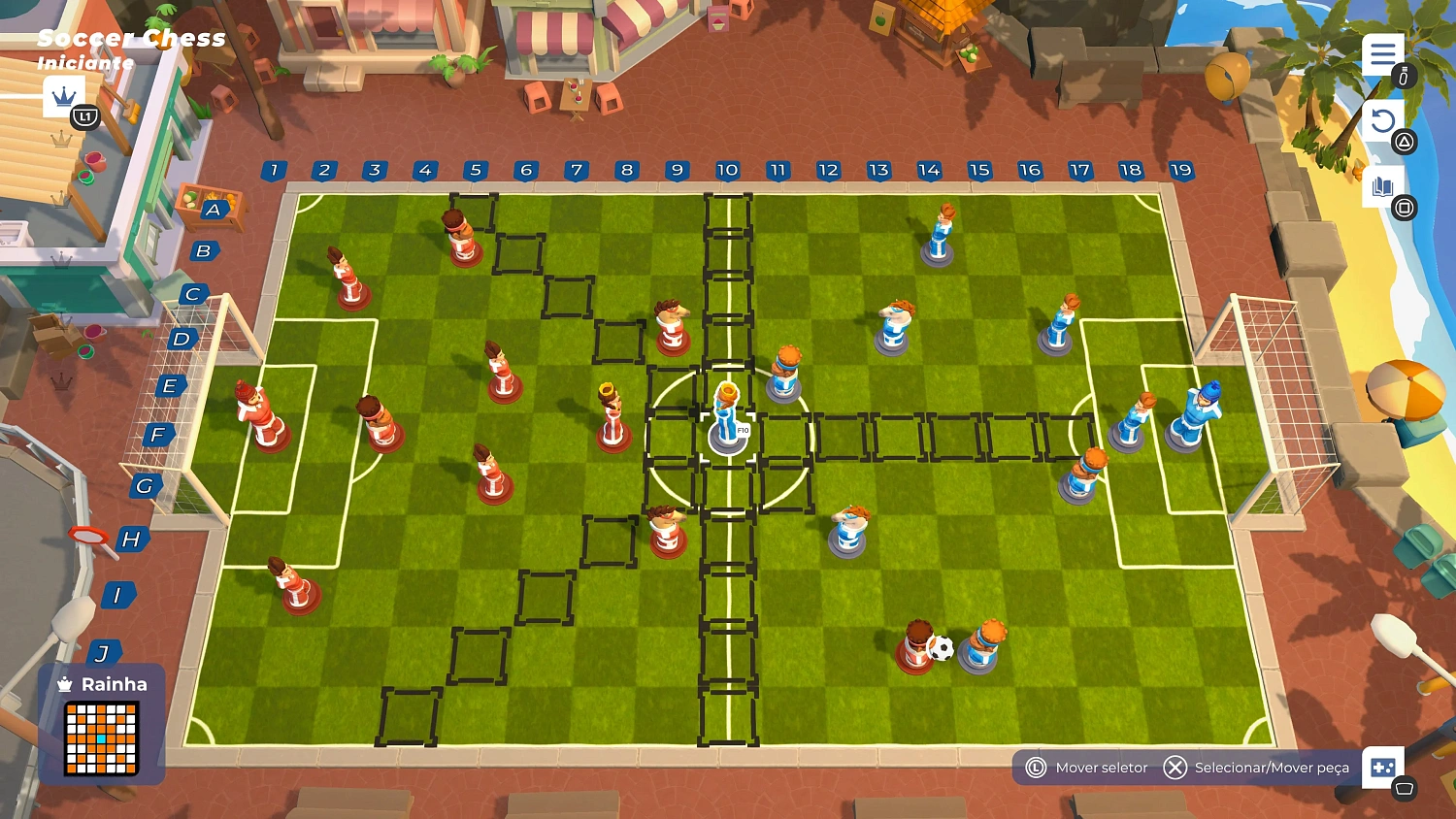Screen dimensions: 1456x819
Task: Click the gamepad icon in bottom right corner
Action: 1384,768
